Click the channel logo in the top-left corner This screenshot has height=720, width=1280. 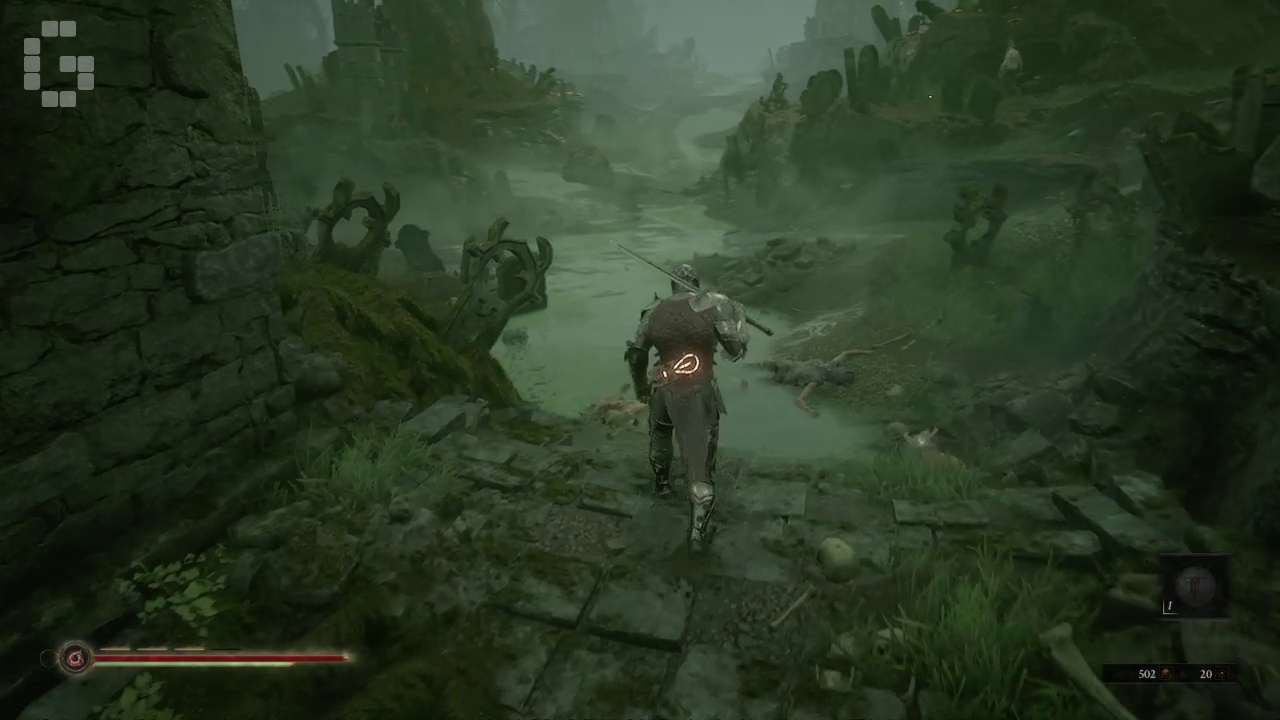coord(57,62)
